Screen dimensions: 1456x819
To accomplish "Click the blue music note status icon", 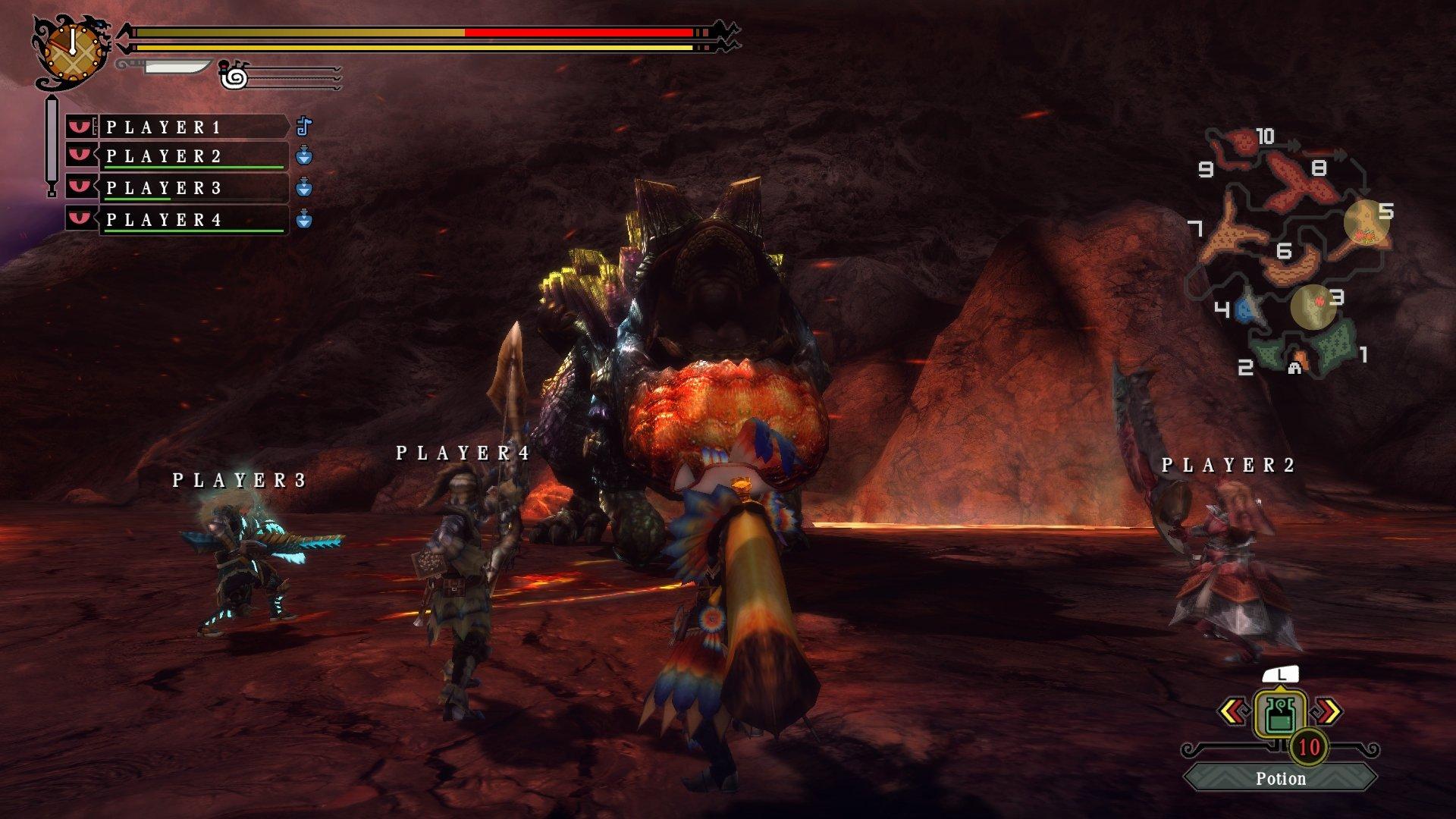I will tap(303, 126).
